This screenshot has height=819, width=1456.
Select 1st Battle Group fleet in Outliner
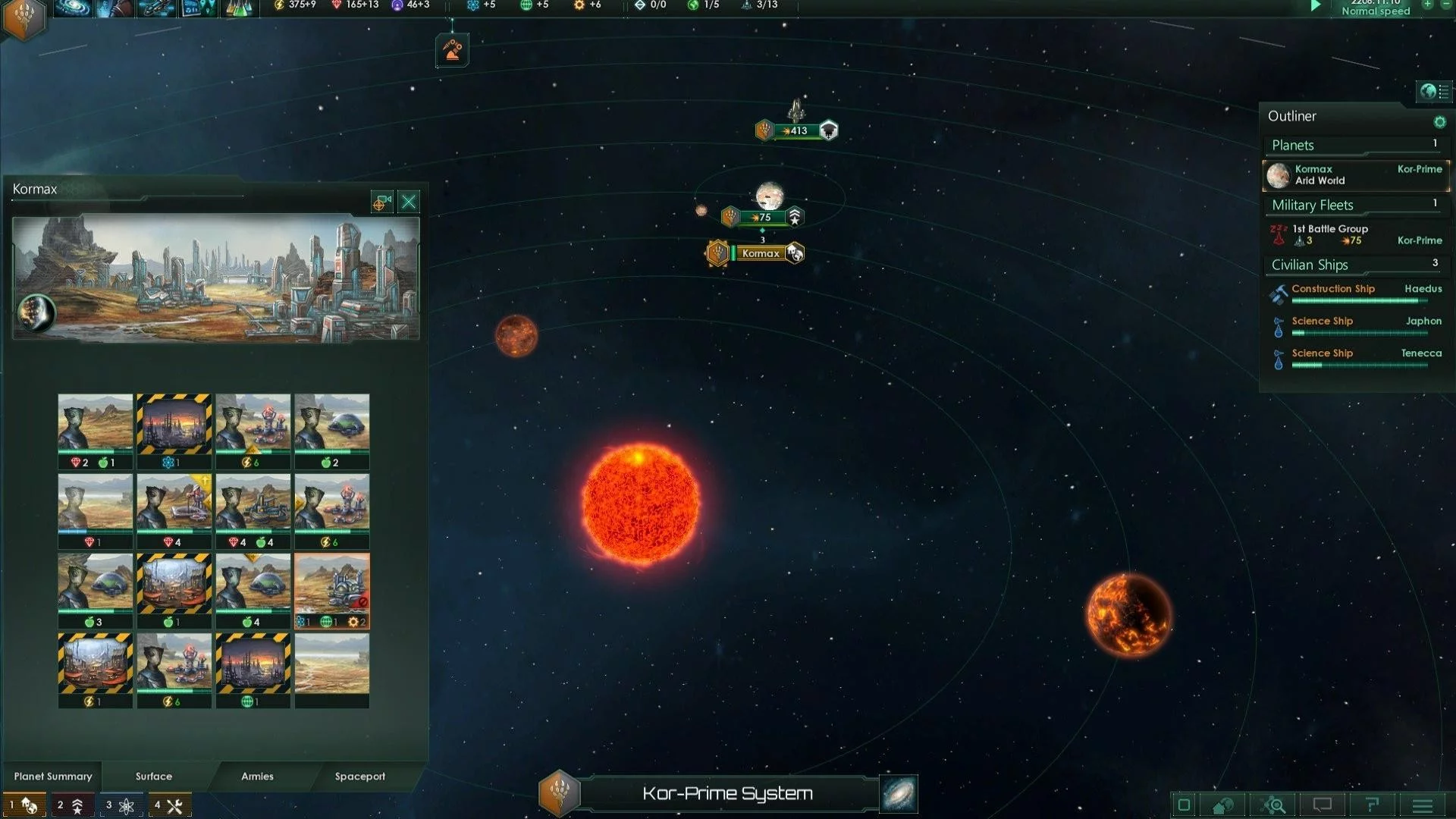1355,234
